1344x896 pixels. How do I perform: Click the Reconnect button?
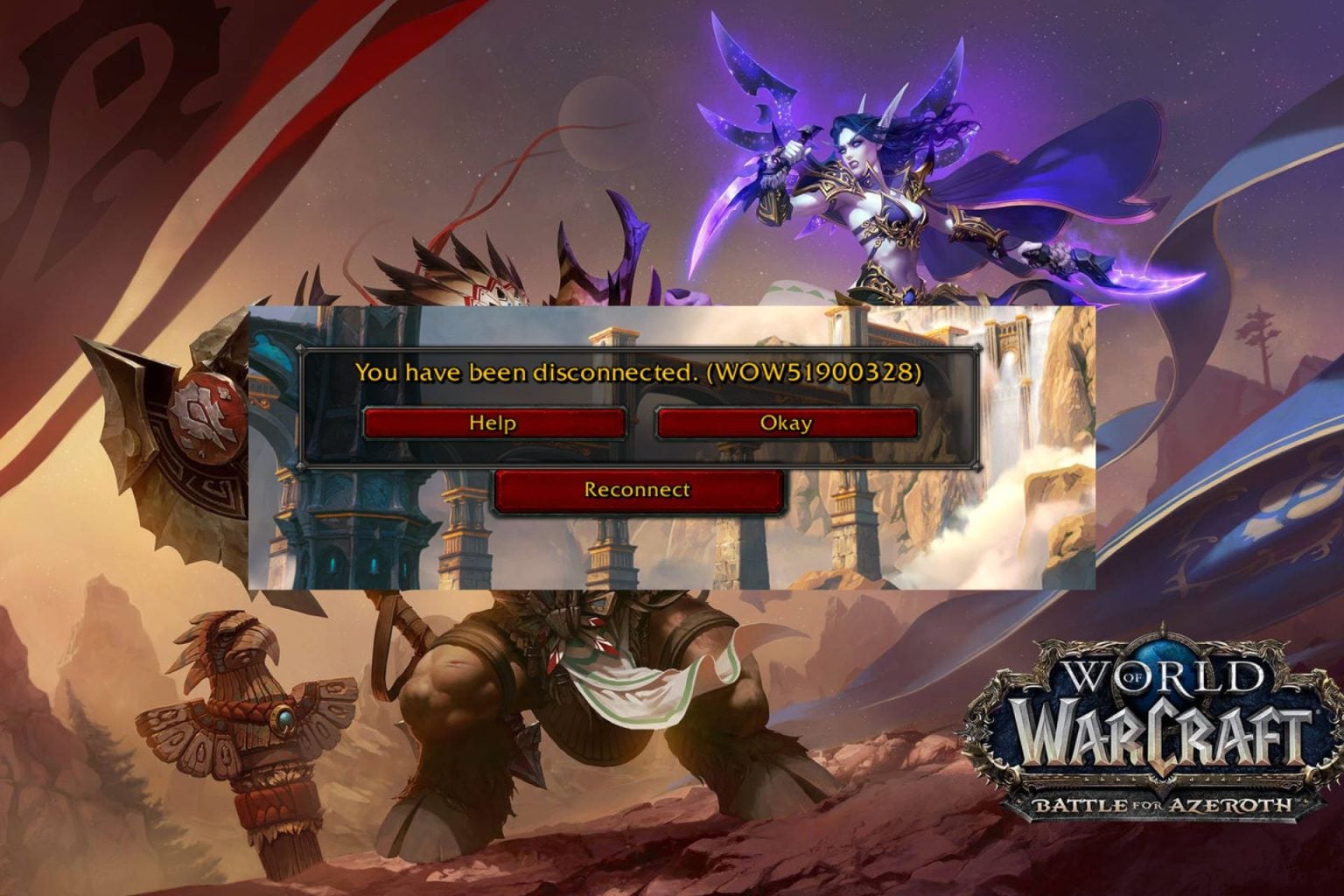point(636,490)
